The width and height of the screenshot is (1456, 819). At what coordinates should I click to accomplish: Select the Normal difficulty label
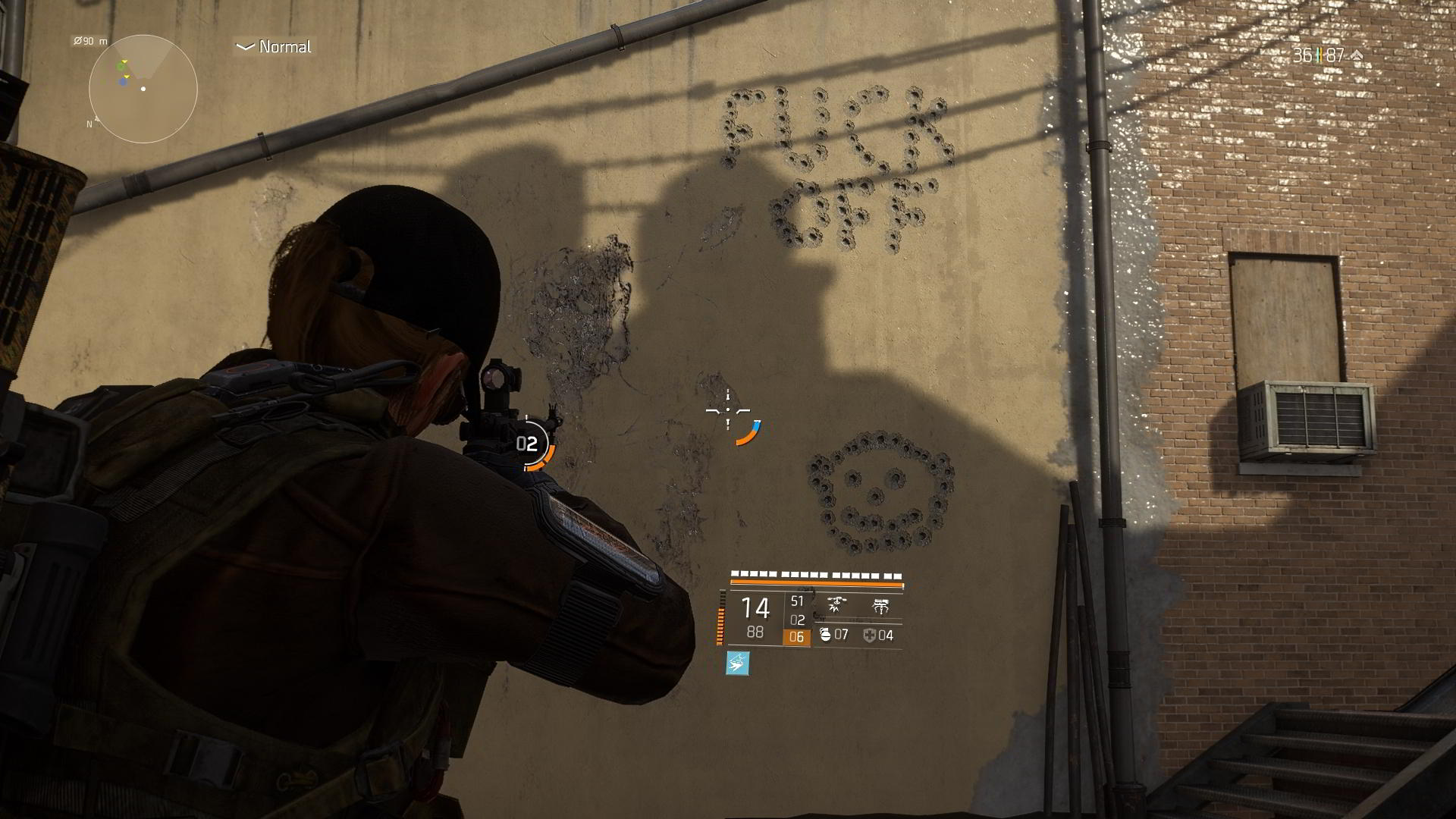(284, 46)
